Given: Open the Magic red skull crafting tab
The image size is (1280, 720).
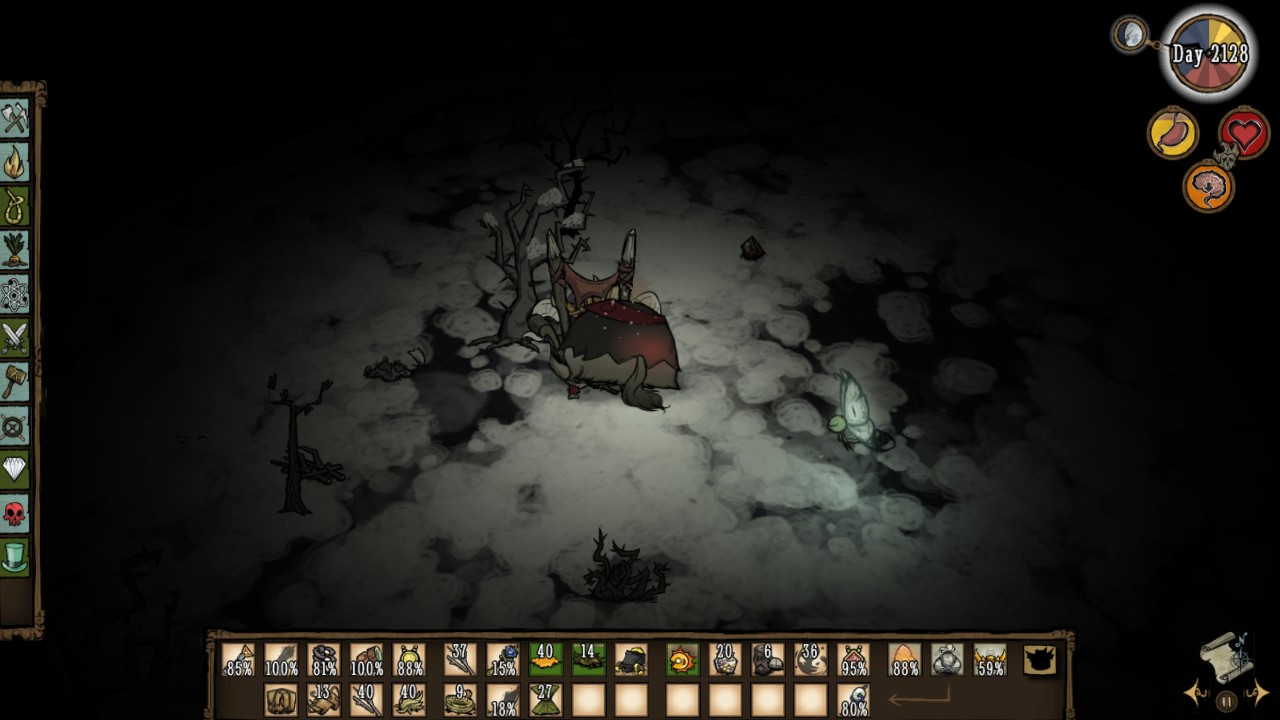Looking at the screenshot, I should (x=14, y=514).
